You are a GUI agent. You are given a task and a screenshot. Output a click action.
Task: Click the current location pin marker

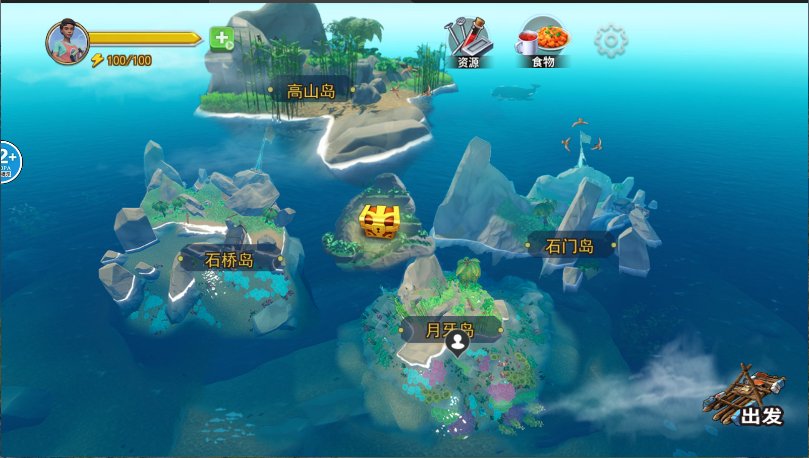tap(457, 344)
